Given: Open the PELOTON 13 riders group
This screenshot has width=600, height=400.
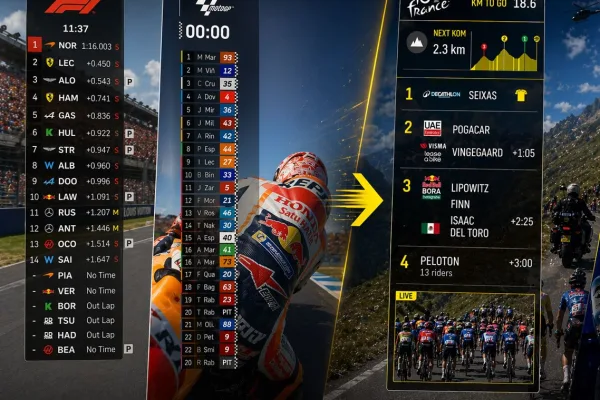Looking at the screenshot, I should click(x=467, y=264).
